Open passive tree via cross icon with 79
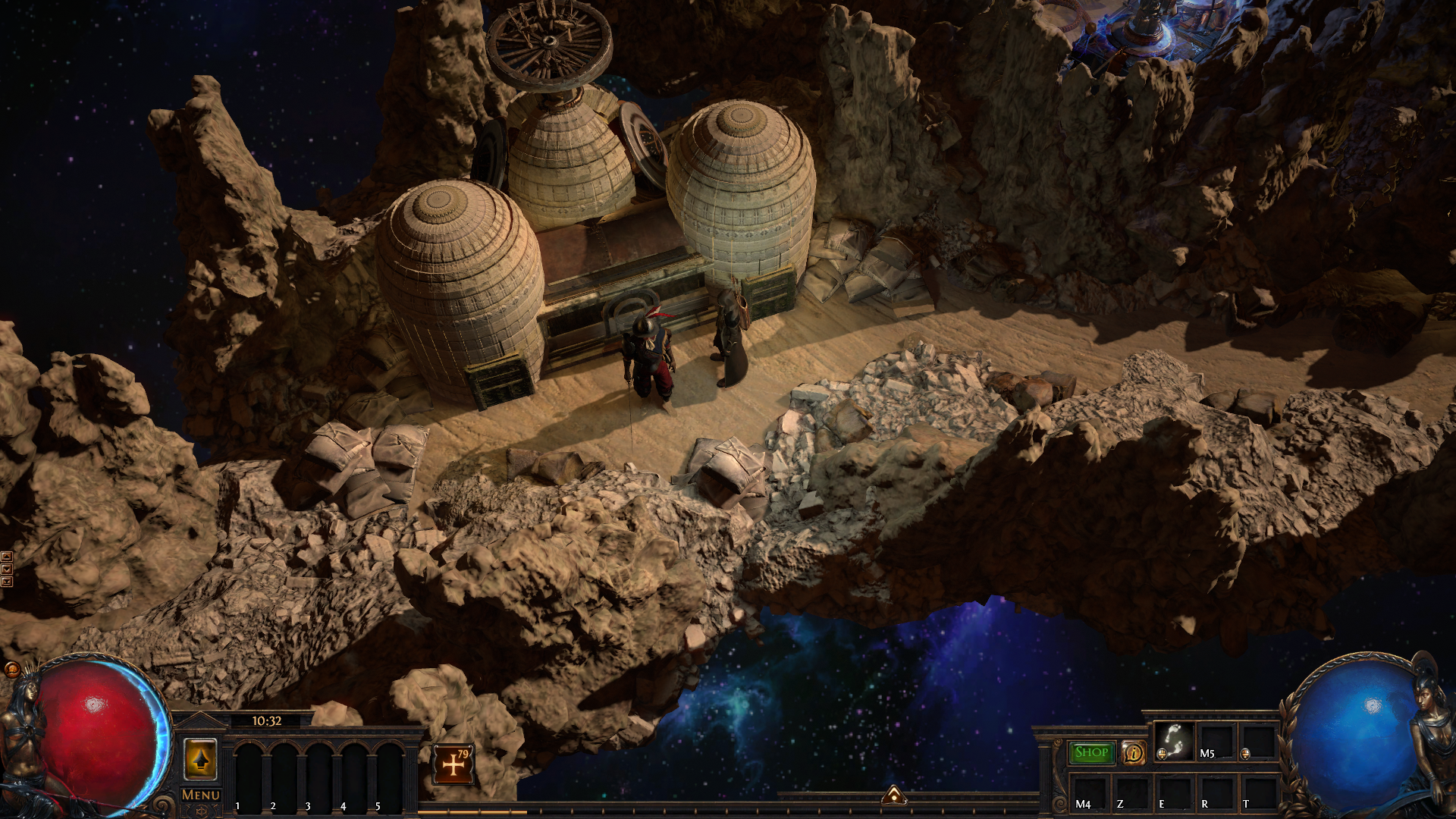The image size is (1456, 819). (x=453, y=764)
